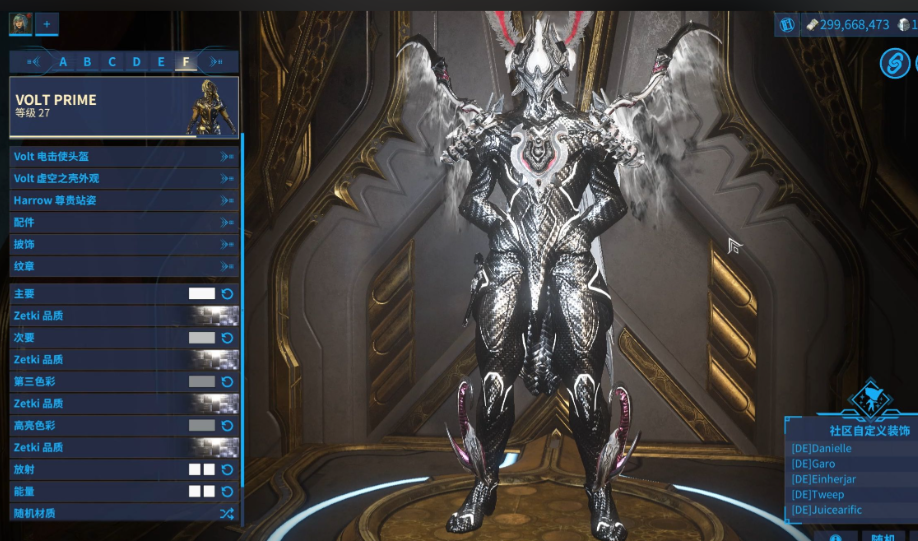The height and width of the screenshot is (541, 918).
Task: Select [DE]Danielle community customization
Action: tap(822, 449)
